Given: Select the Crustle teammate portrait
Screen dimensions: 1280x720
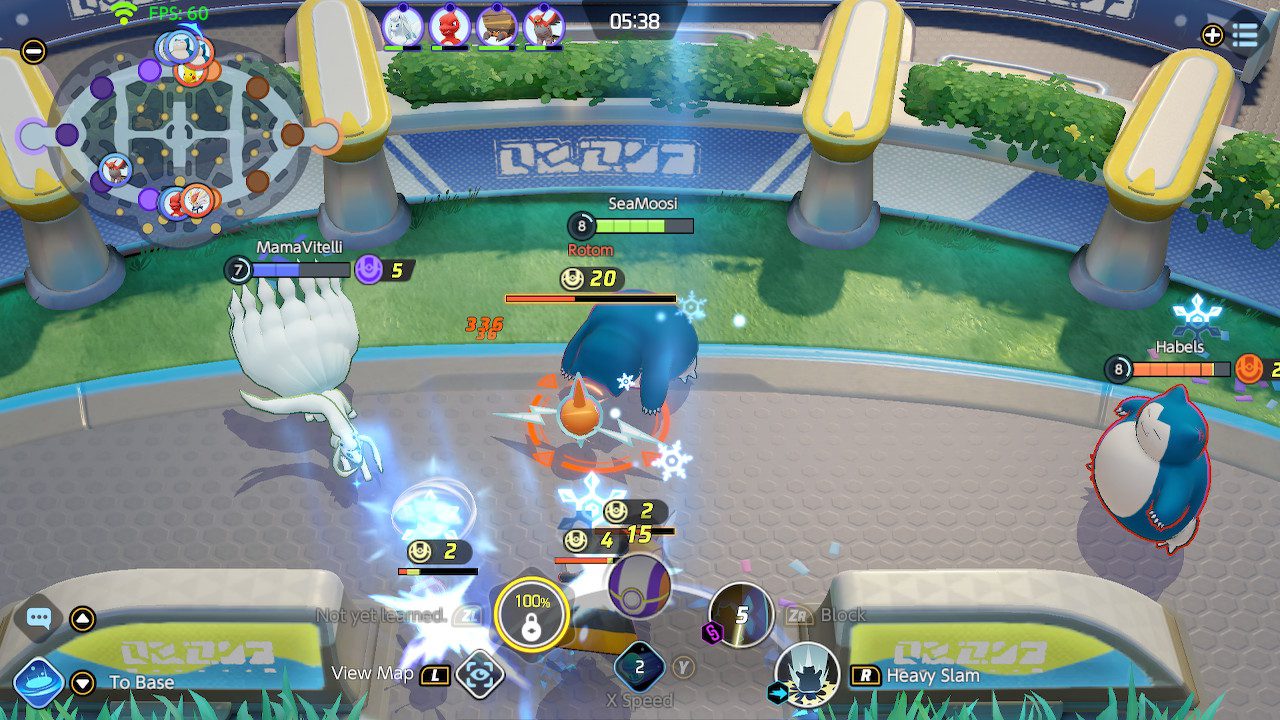Looking at the screenshot, I should [497, 26].
